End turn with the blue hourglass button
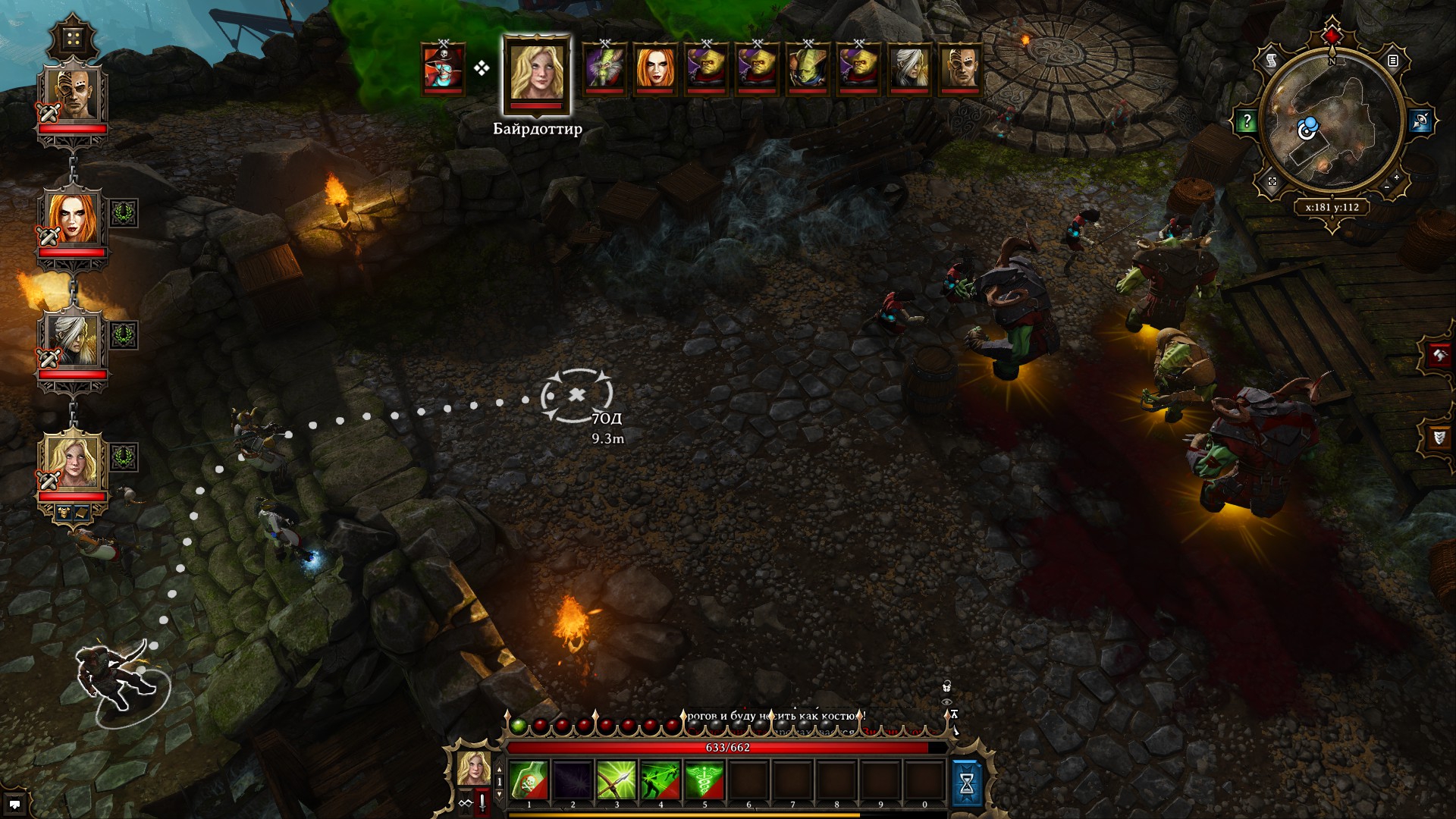This screenshot has height=819, width=1456. (x=966, y=784)
